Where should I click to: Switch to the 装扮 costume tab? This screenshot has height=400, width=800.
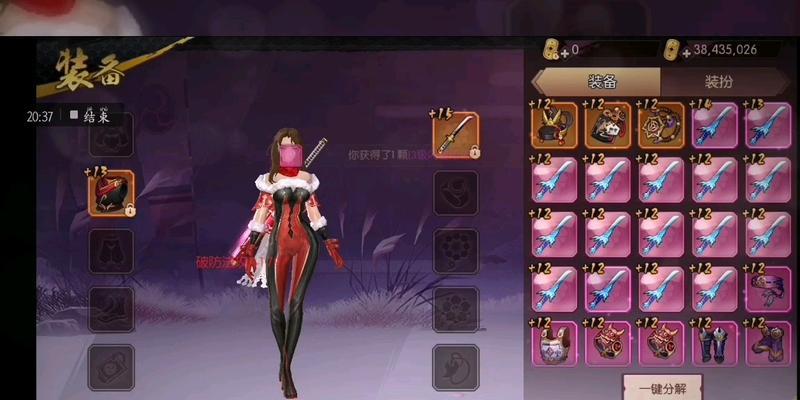click(716, 82)
